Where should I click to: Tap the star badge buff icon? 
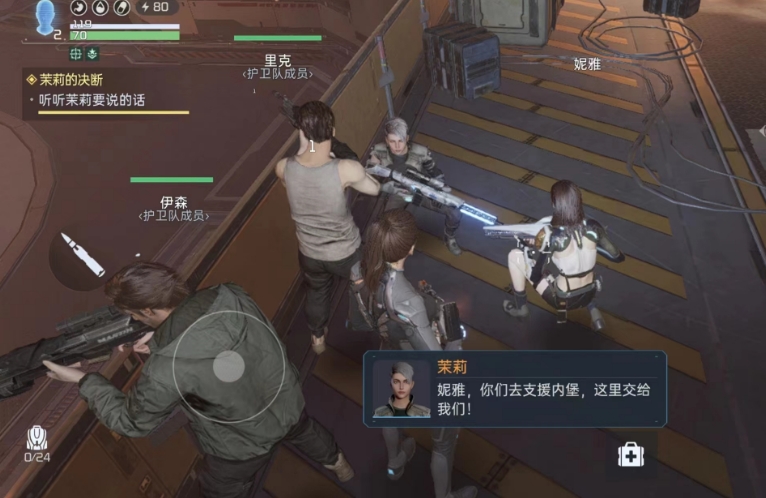coord(93,53)
